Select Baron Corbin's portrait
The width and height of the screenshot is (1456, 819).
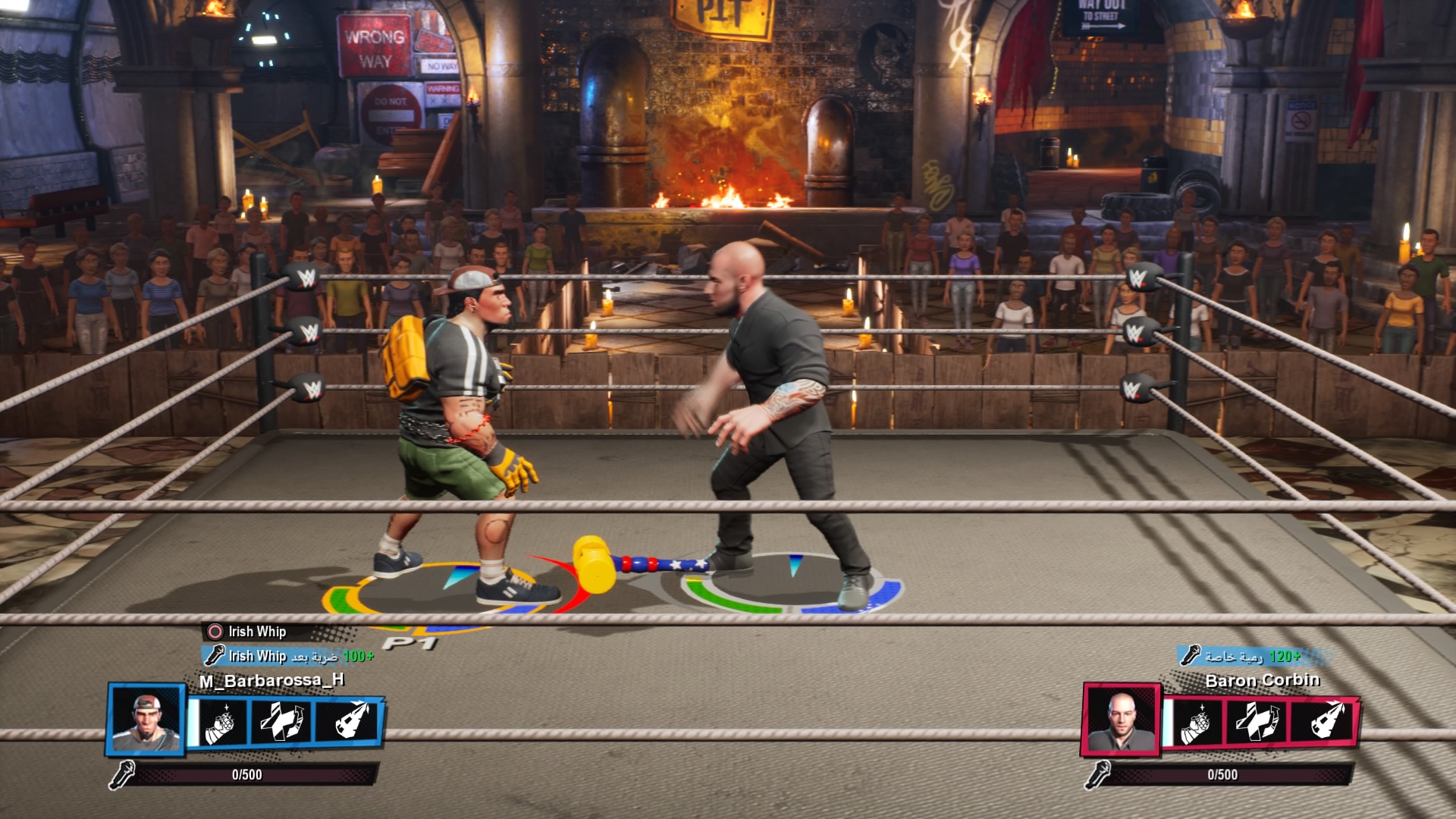point(1120,719)
